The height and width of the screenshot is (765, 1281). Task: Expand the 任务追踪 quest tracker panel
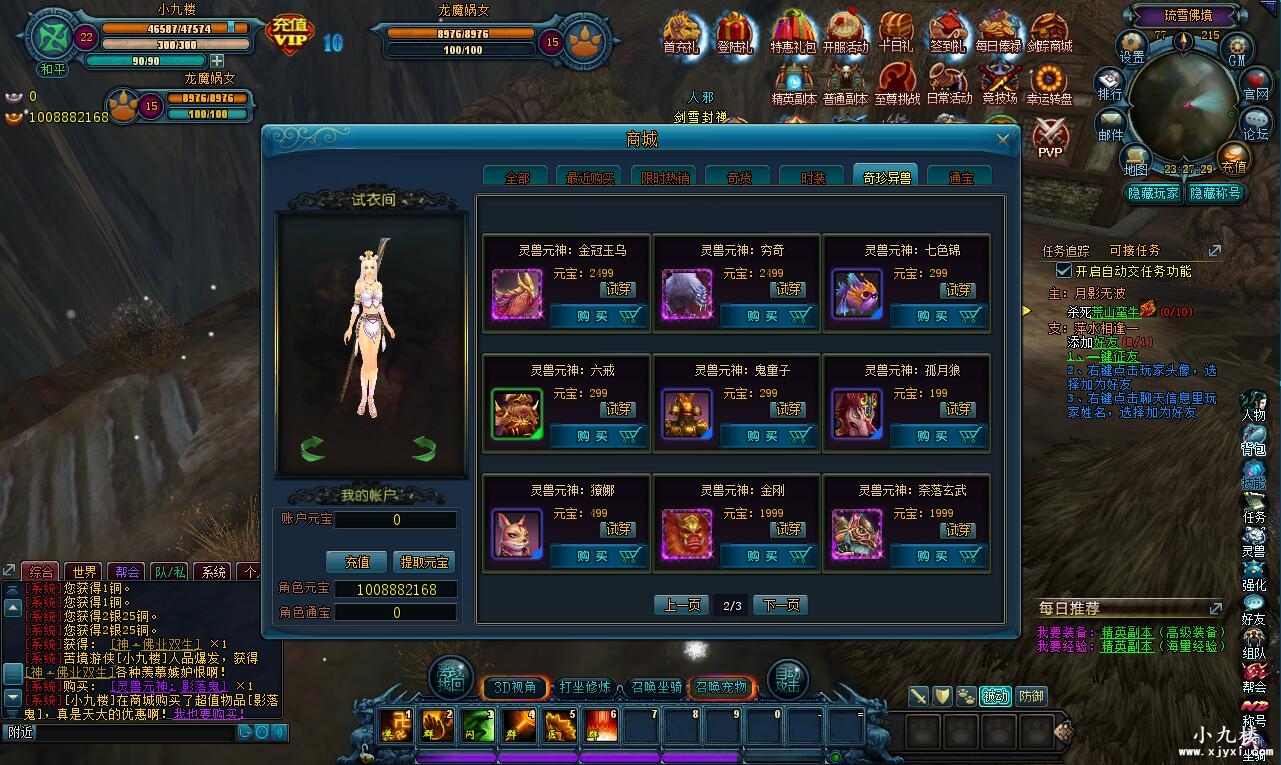coord(1215,248)
